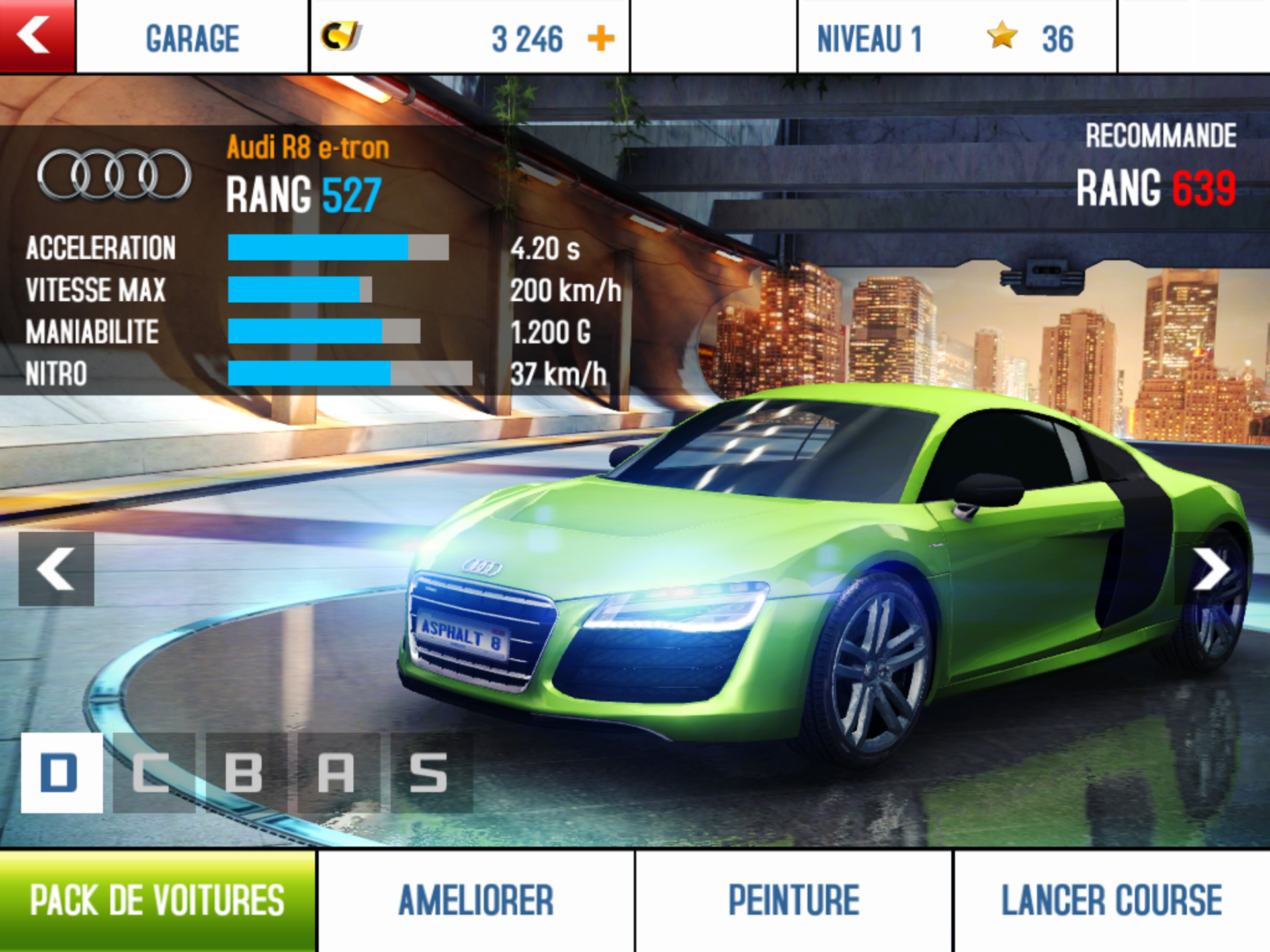Start race with Lancer Course
Screen dimensions: 1270x952
point(1111,900)
